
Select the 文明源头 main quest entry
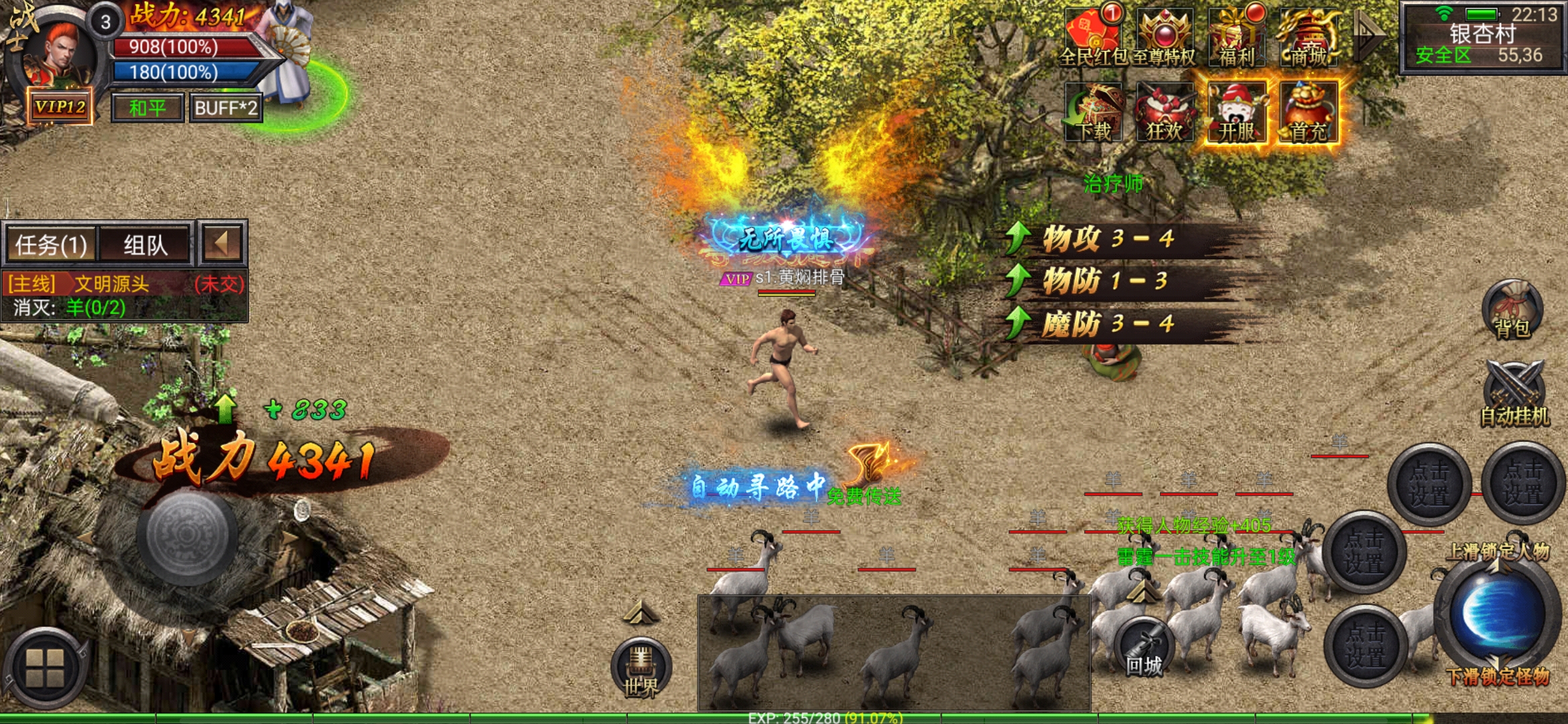pyautogui.click(x=125, y=284)
